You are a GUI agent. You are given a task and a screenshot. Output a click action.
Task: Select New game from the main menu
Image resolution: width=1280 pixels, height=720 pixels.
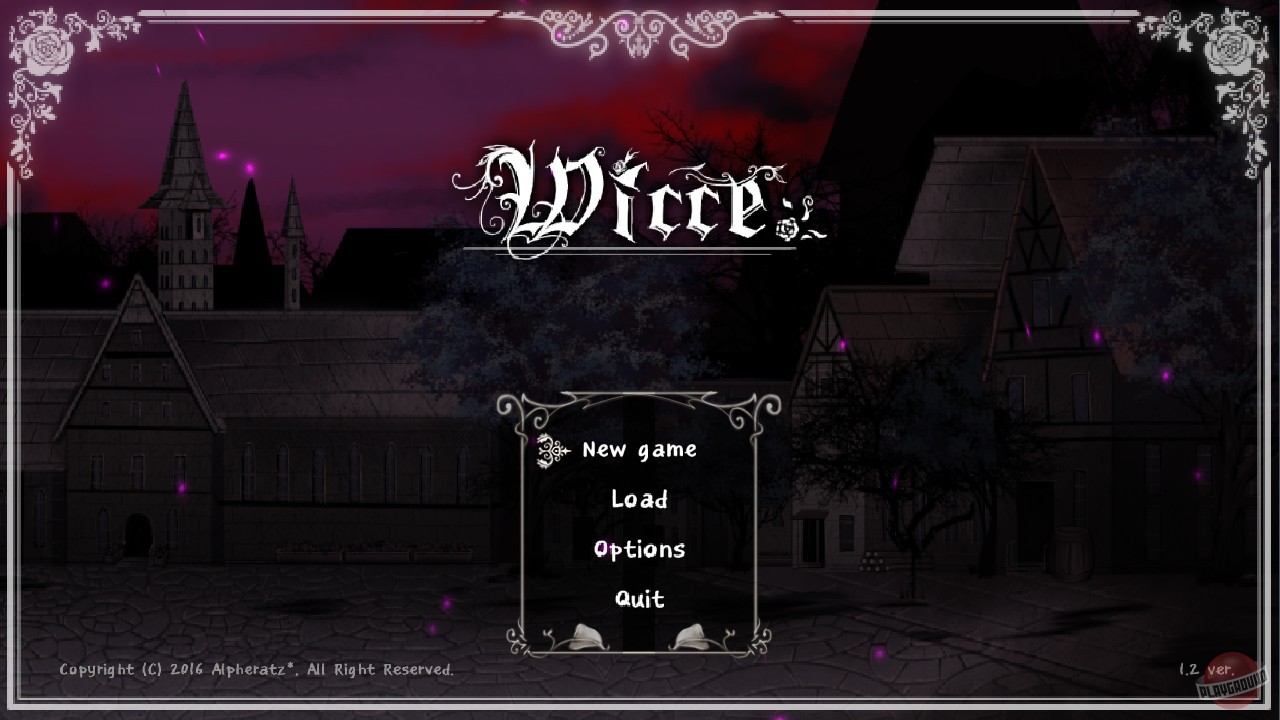[x=641, y=450]
